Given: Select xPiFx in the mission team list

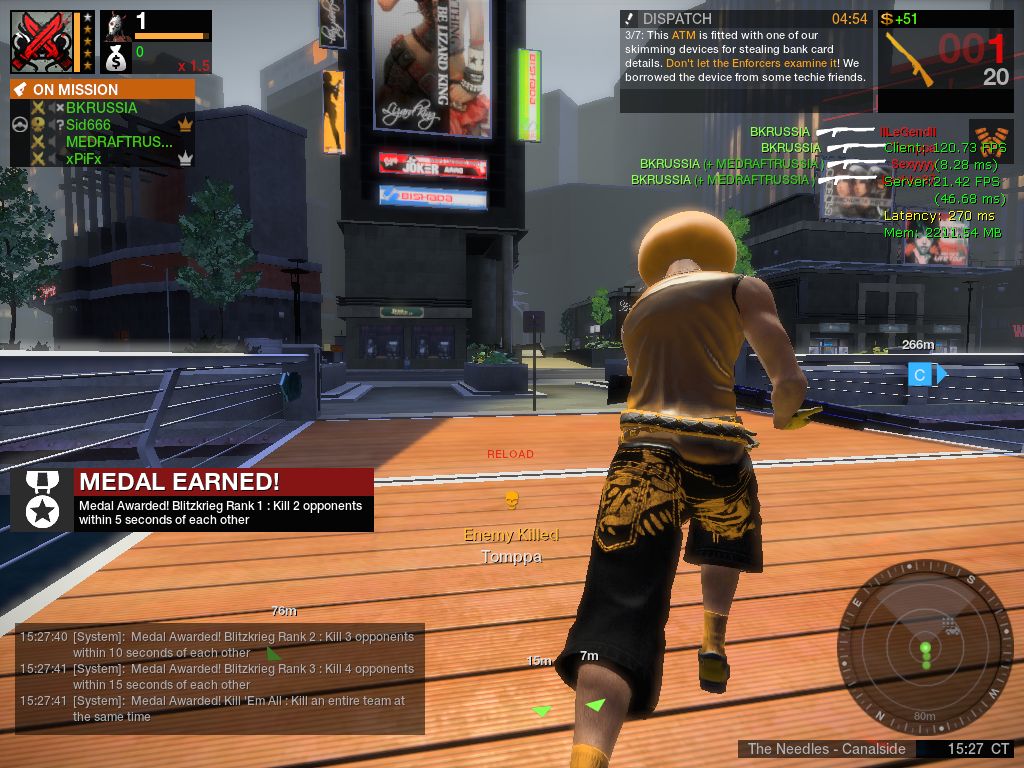Looking at the screenshot, I should pos(83,159).
